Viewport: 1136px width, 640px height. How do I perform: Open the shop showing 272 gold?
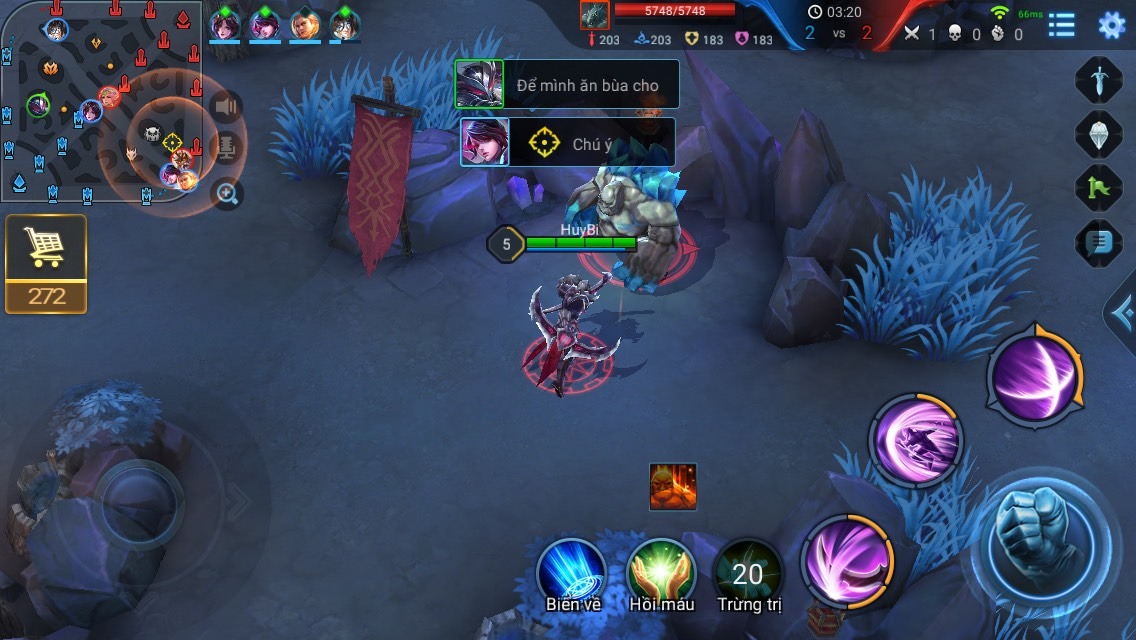pos(45,263)
